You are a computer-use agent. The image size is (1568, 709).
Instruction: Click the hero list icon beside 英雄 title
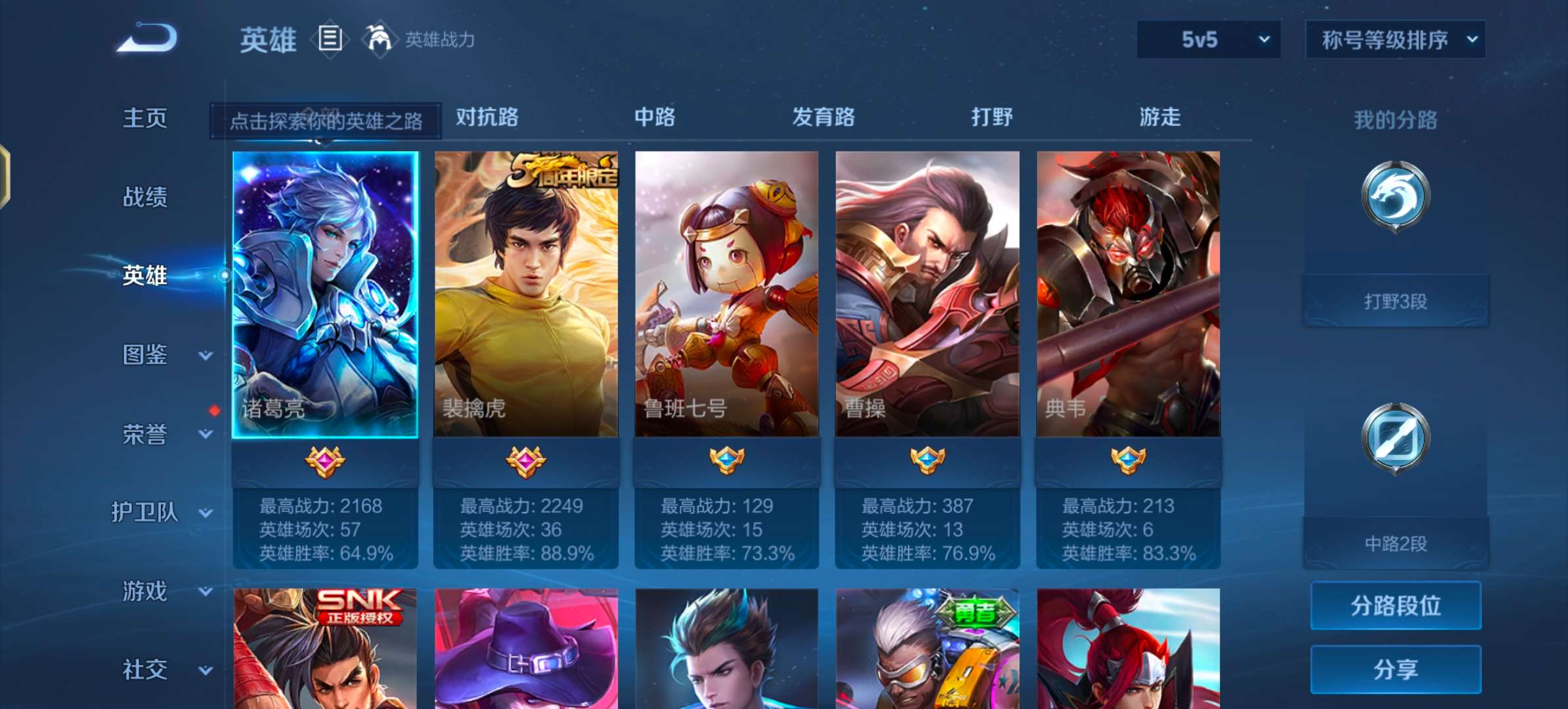330,38
